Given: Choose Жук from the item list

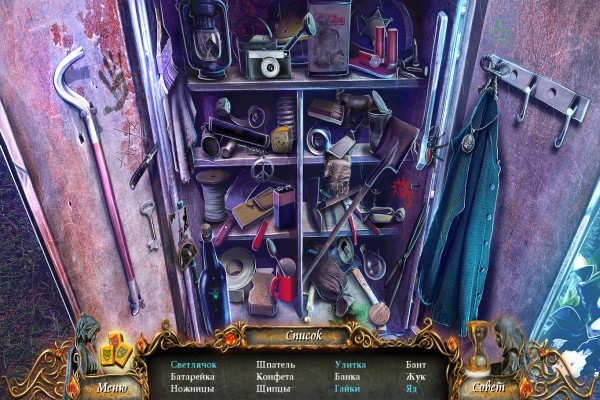Looking at the screenshot, I should coord(415,376).
